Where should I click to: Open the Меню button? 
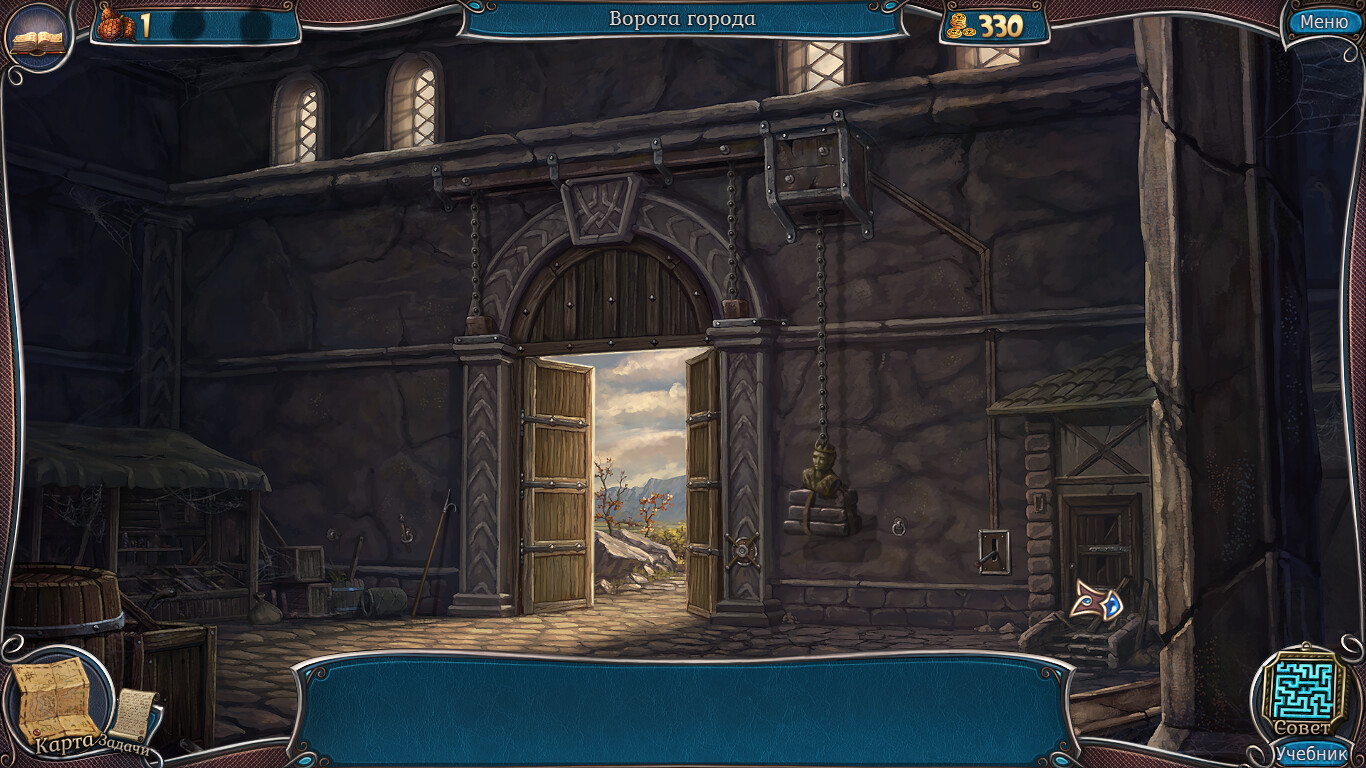tap(1324, 21)
